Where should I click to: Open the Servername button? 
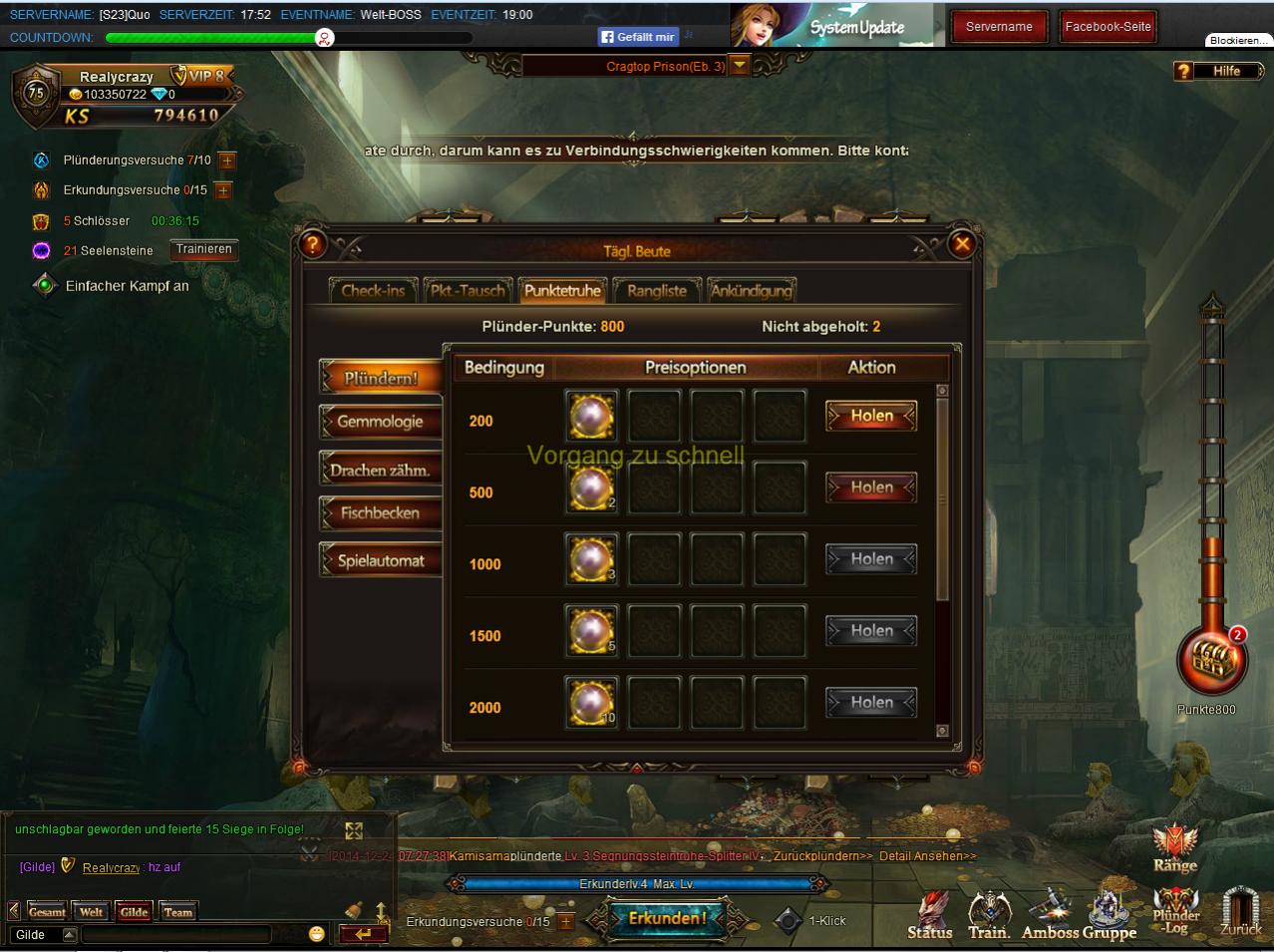(x=999, y=27)
